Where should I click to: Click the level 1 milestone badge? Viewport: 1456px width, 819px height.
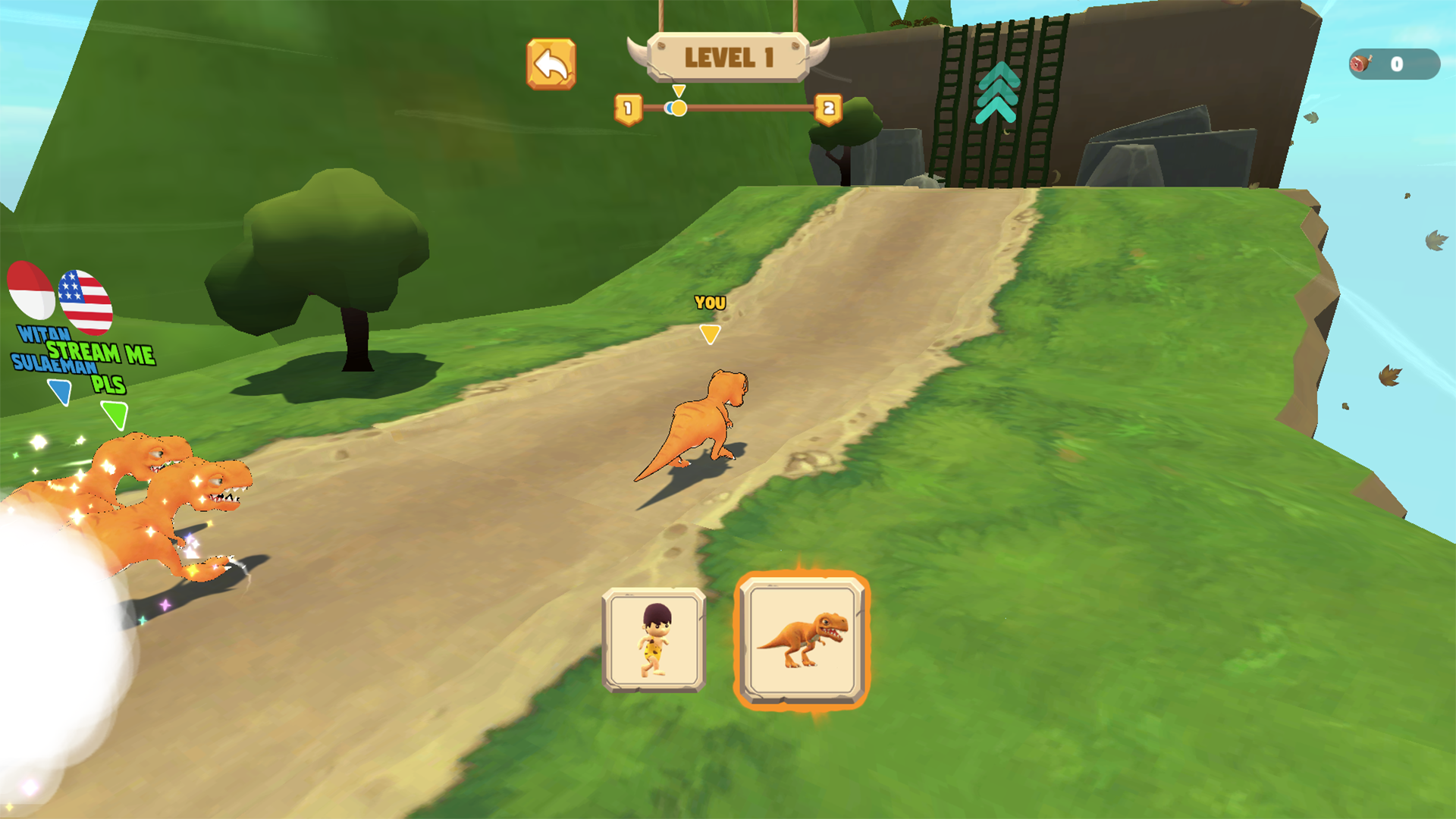point(627,108)
